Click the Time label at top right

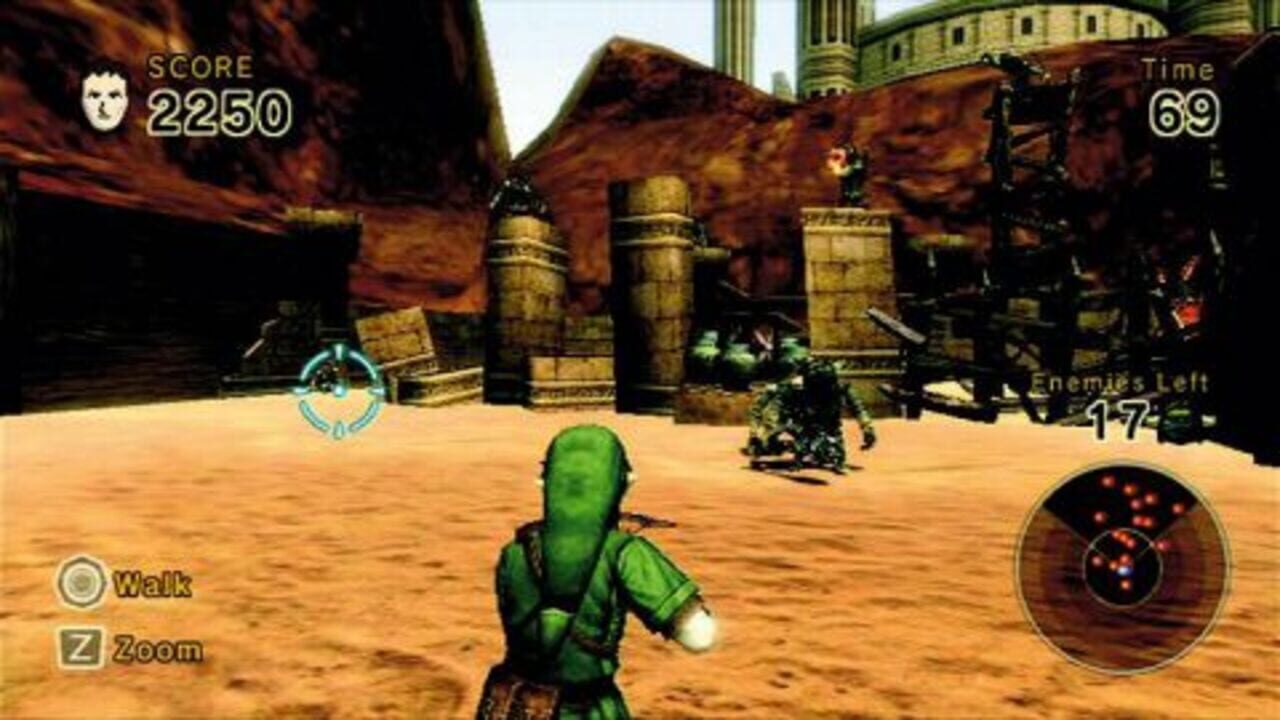point(1176,67)
